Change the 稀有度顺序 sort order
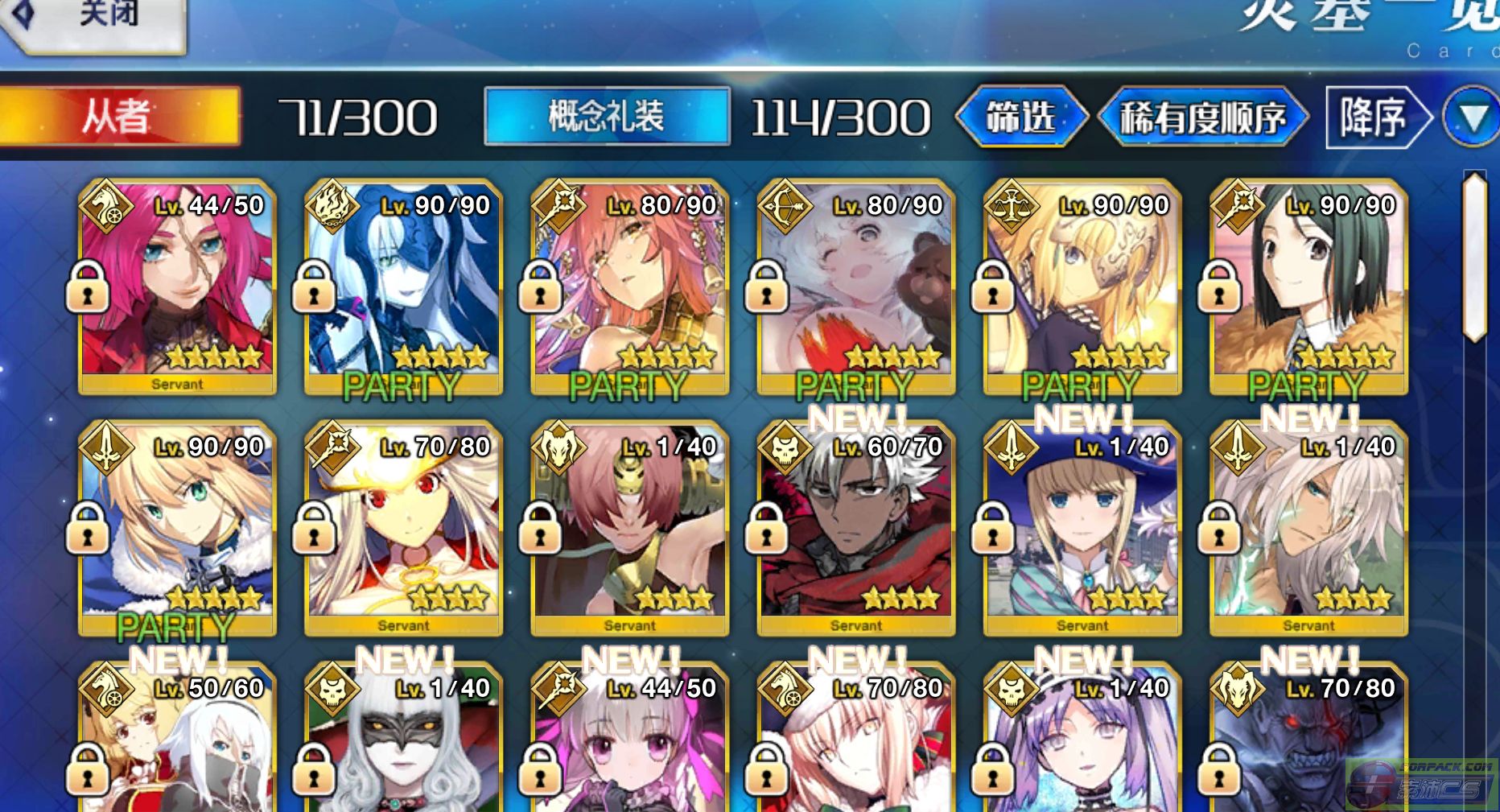Screen dimensions: 1500x812 (1203, 117)
